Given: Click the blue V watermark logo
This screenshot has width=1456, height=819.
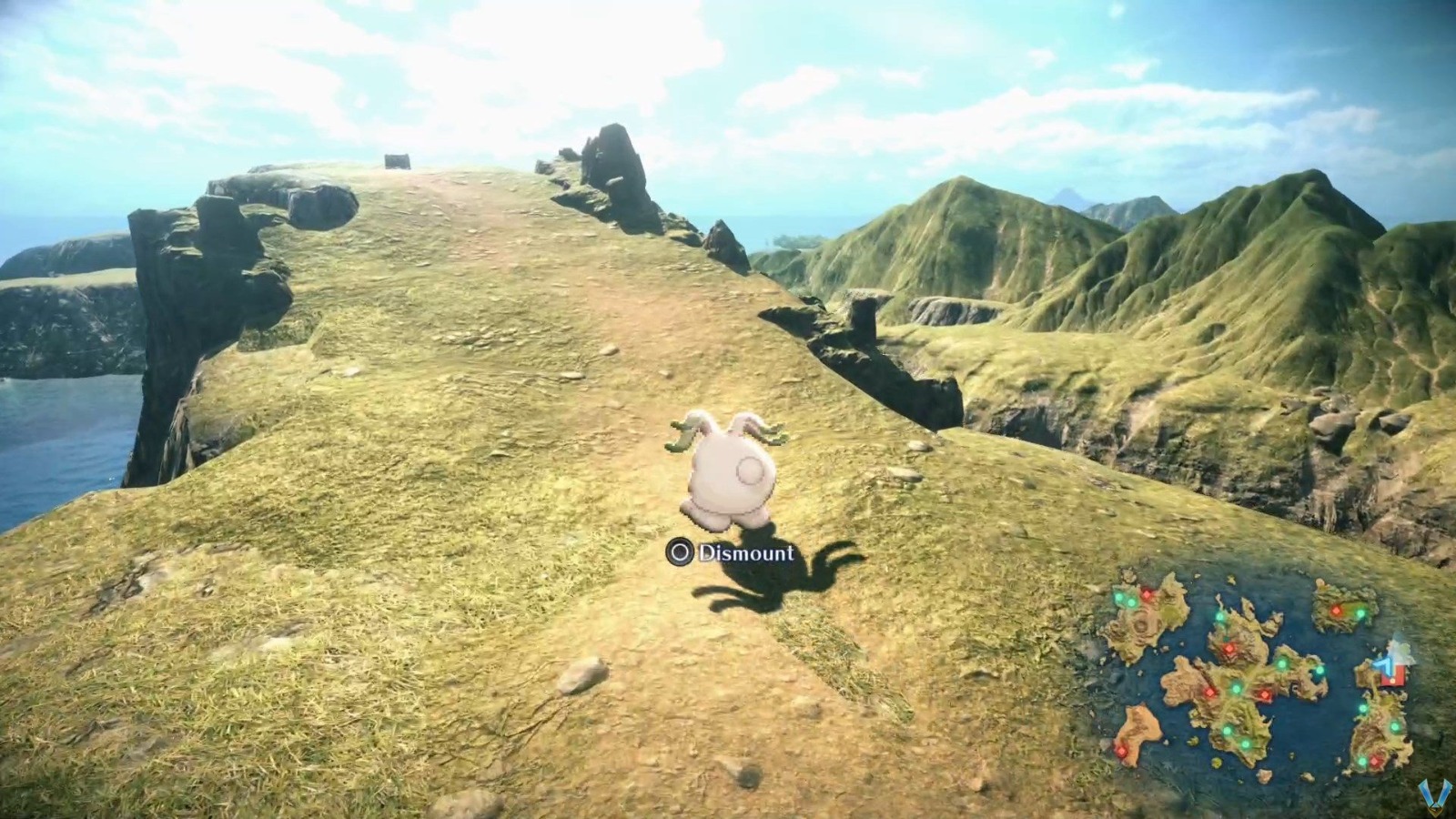Looking at the screenshot, I should 1438,794.
